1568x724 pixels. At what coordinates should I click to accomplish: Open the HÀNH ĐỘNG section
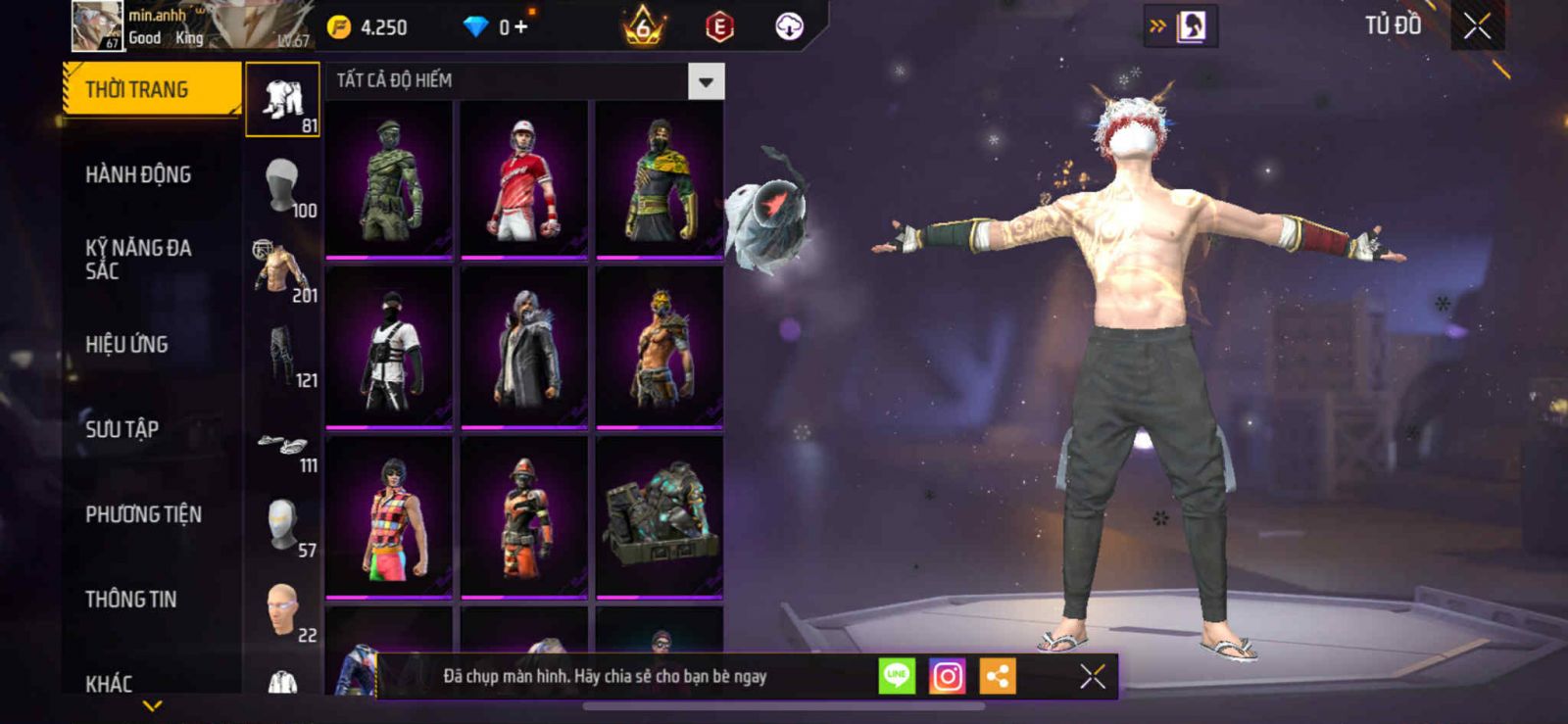pyautogui.click(x=138, y=174)
